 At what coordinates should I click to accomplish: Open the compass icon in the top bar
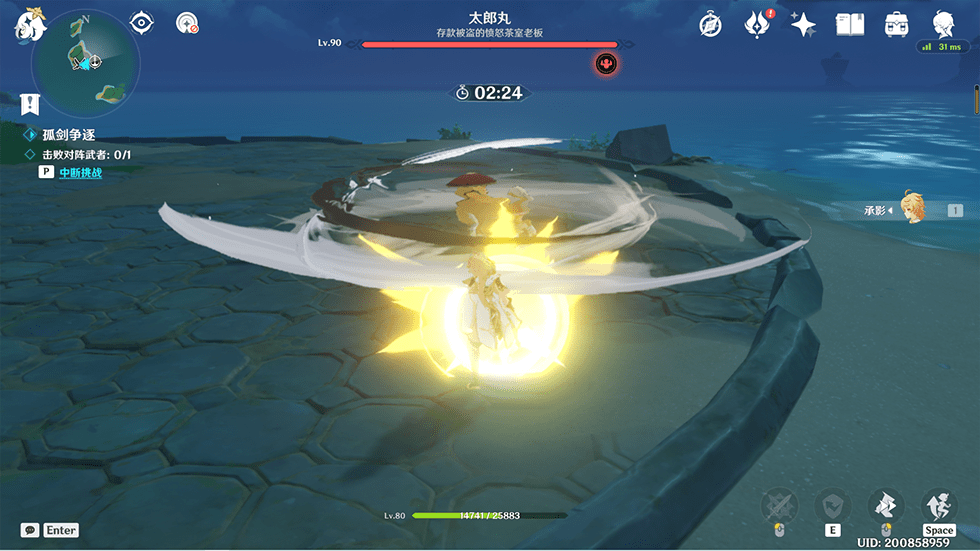[711, 24]
